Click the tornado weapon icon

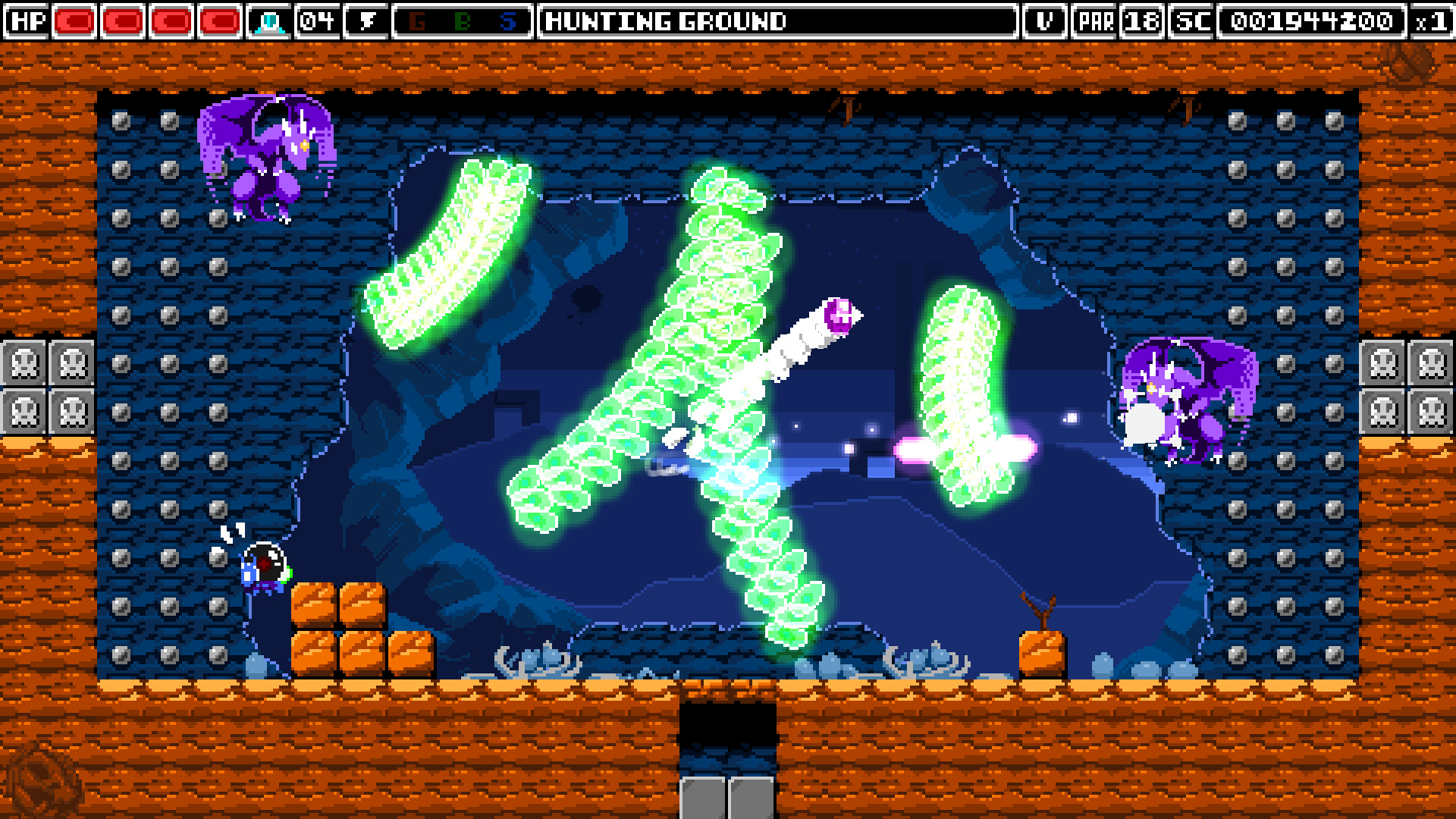click(366, 20)
